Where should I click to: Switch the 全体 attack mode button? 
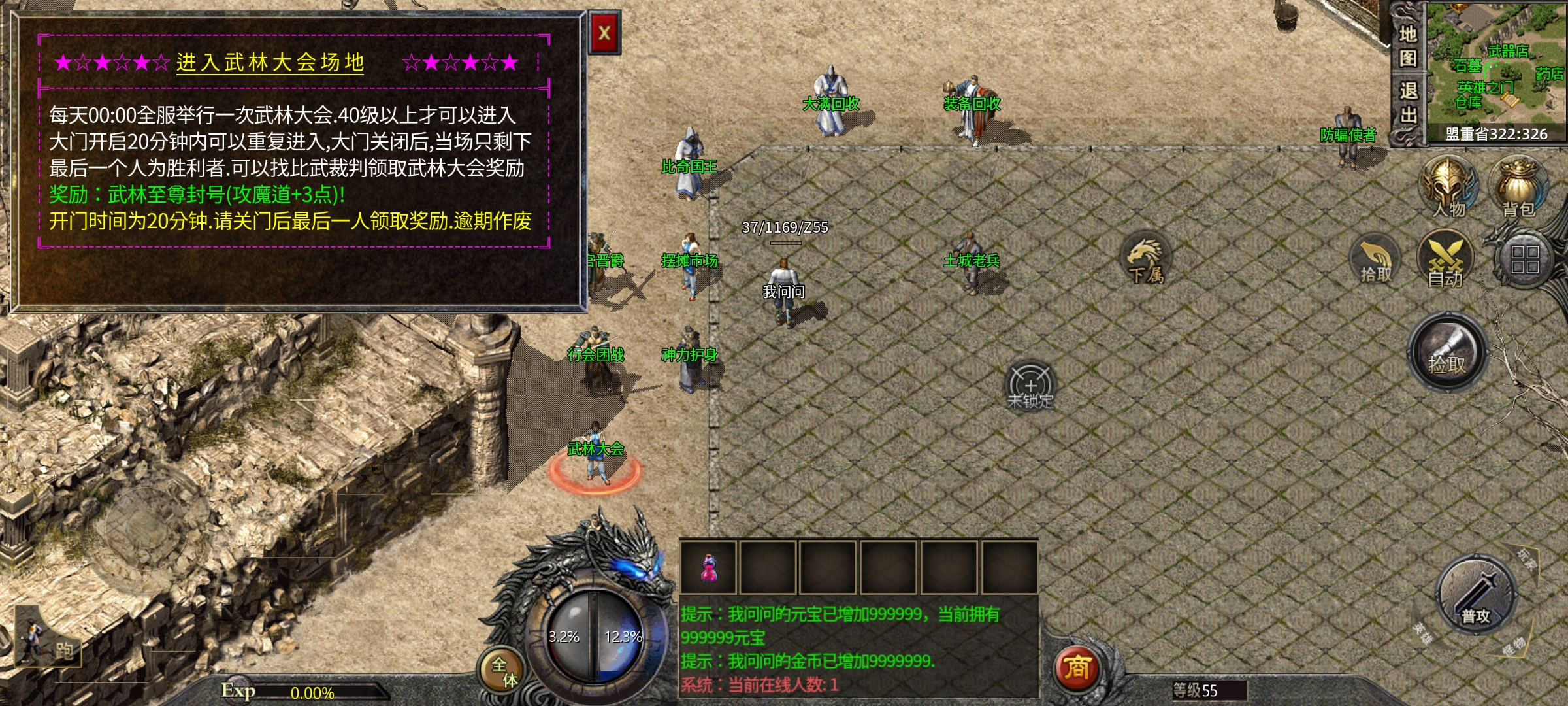tap(504, 671)
